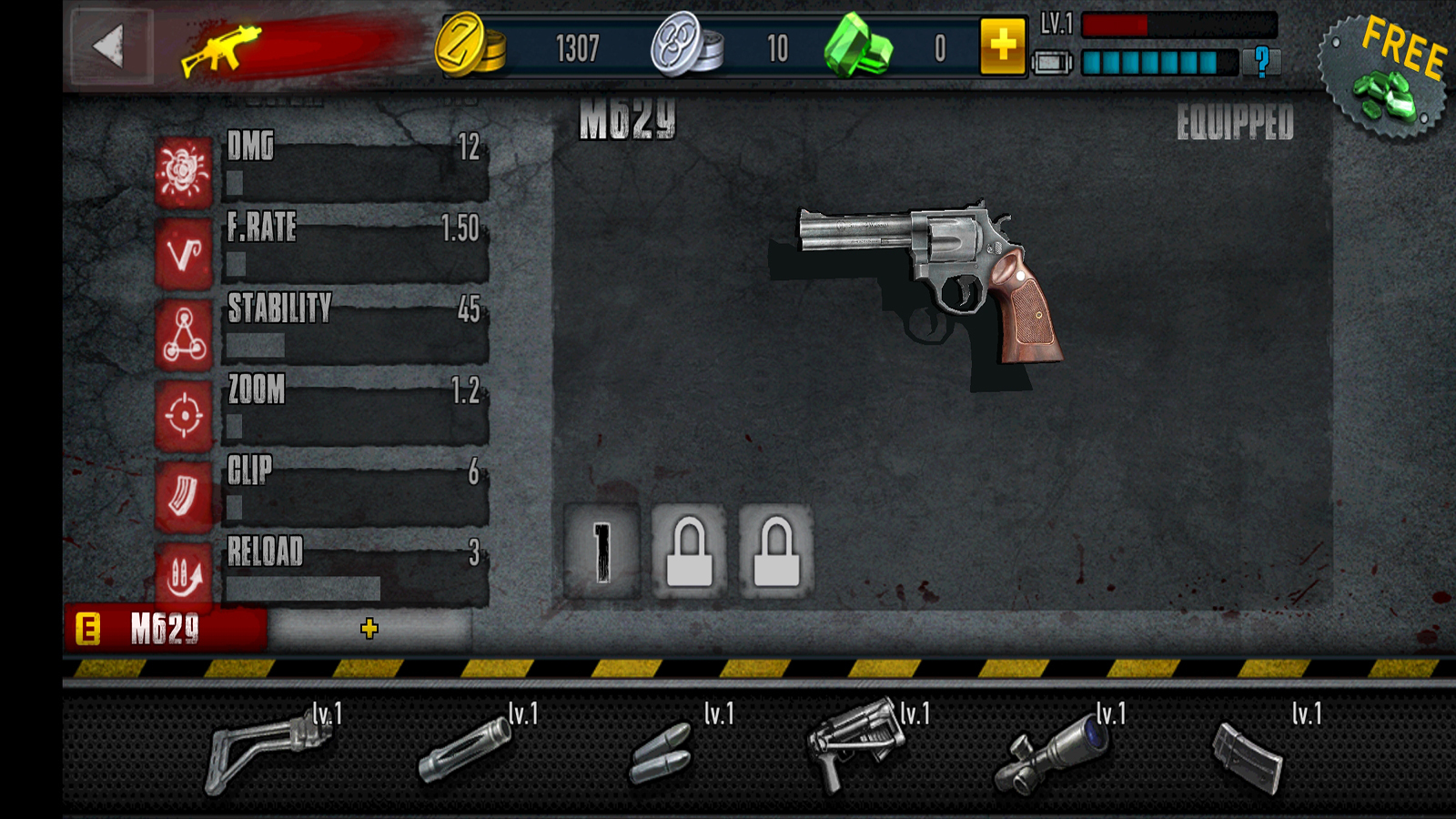
Task: Tap the blue question mark help icon
Action: pyautogui.click(x=1261, y=62)
